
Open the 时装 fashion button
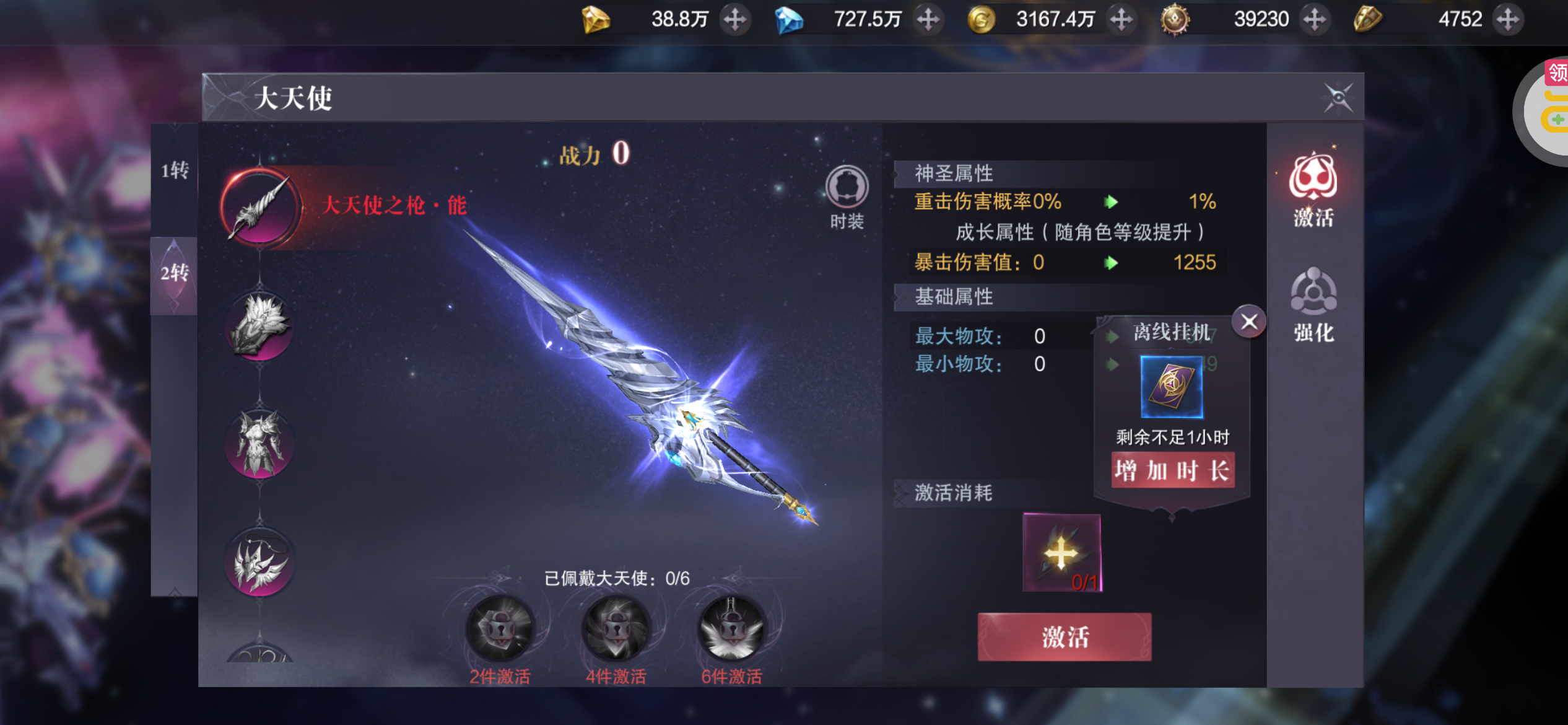click(x=847, y=188)
